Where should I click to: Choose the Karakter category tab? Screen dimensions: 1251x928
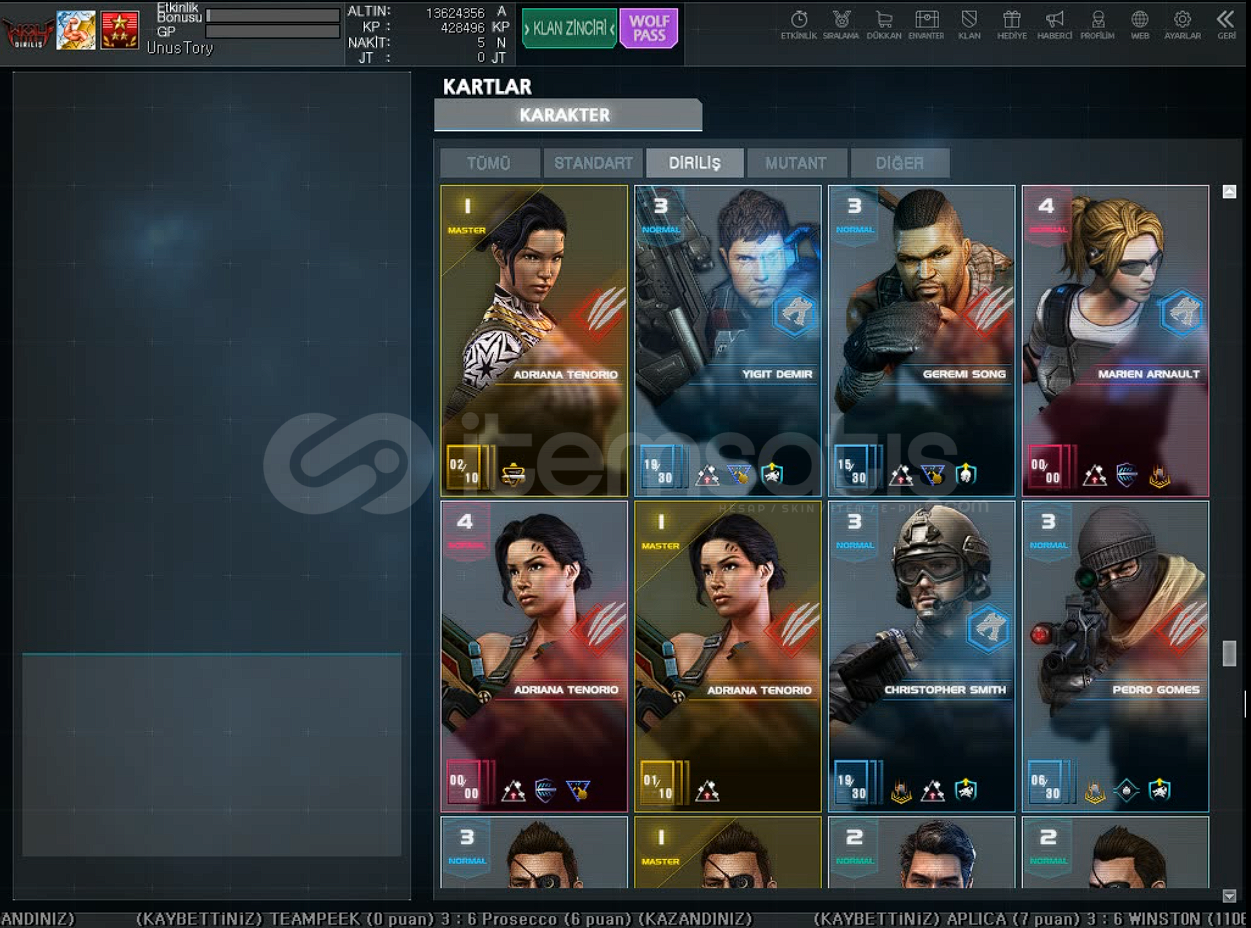pyautogui.click(x=566, y=115)
